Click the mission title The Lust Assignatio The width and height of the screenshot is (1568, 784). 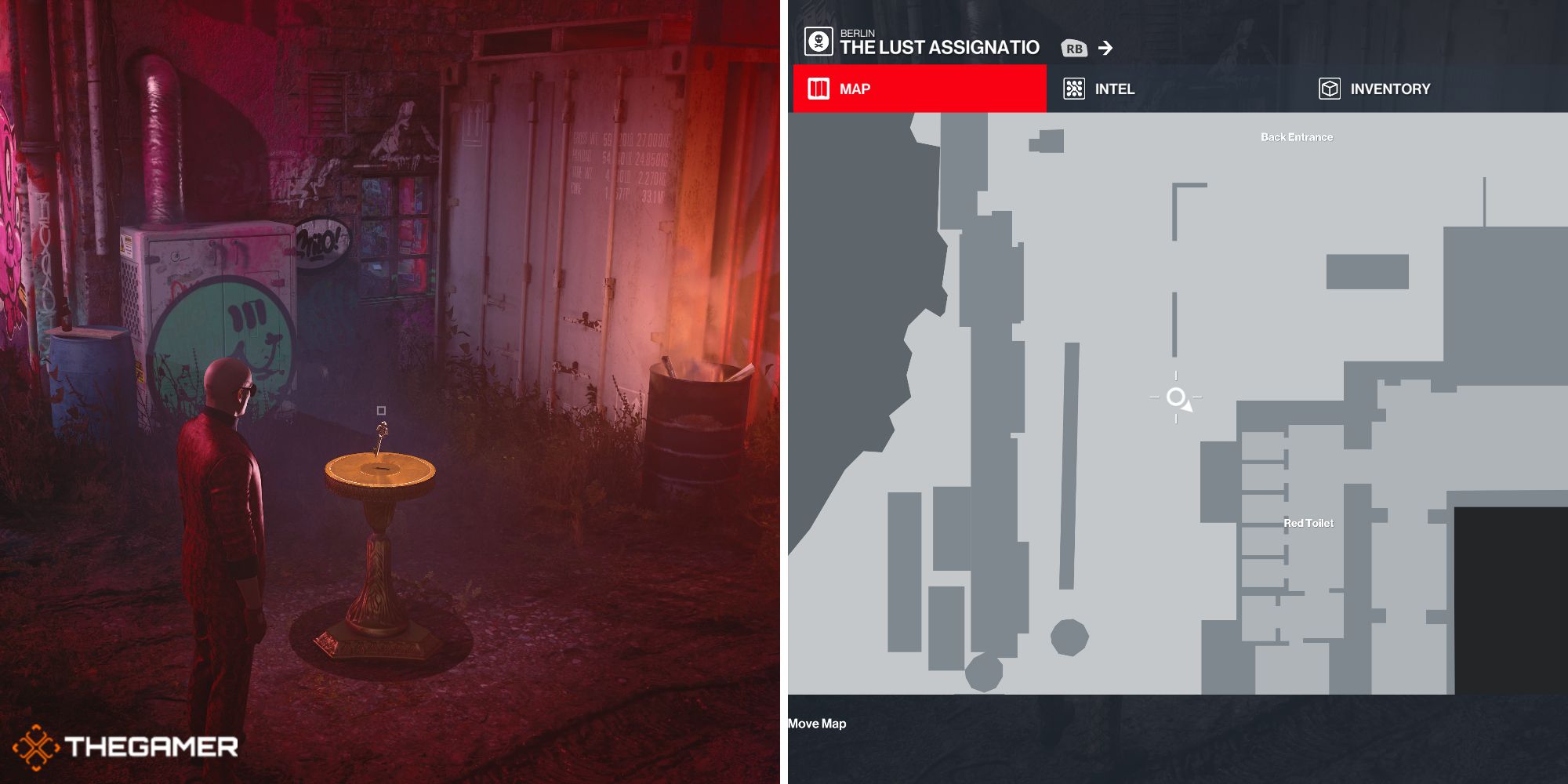(939, 47)
